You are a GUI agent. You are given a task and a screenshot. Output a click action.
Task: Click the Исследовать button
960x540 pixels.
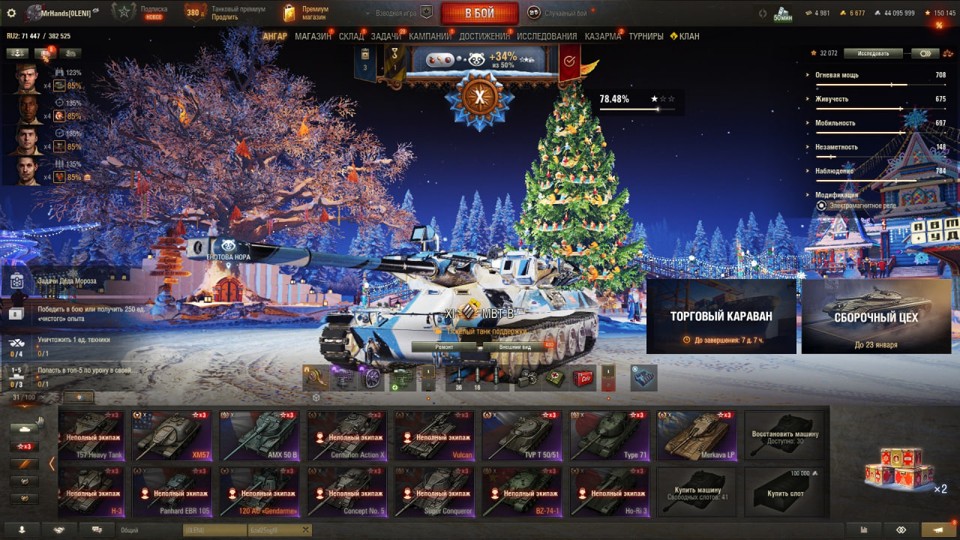[x=872, y=54]
